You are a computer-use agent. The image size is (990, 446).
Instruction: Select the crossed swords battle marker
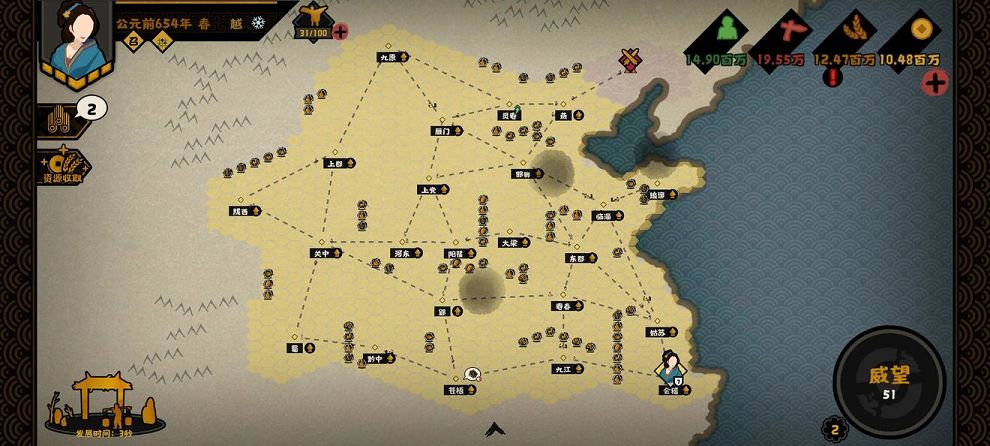click(630, 60)
